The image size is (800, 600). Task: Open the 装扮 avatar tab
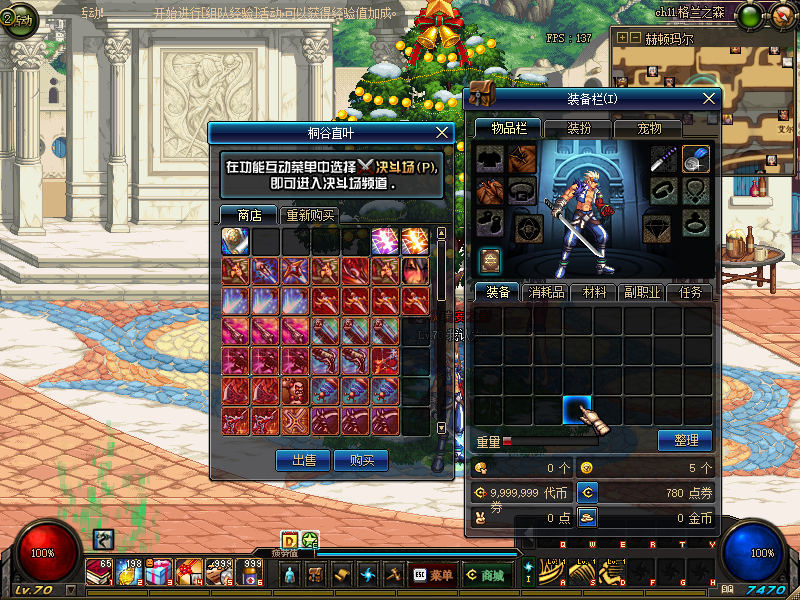tap(579, 128)
